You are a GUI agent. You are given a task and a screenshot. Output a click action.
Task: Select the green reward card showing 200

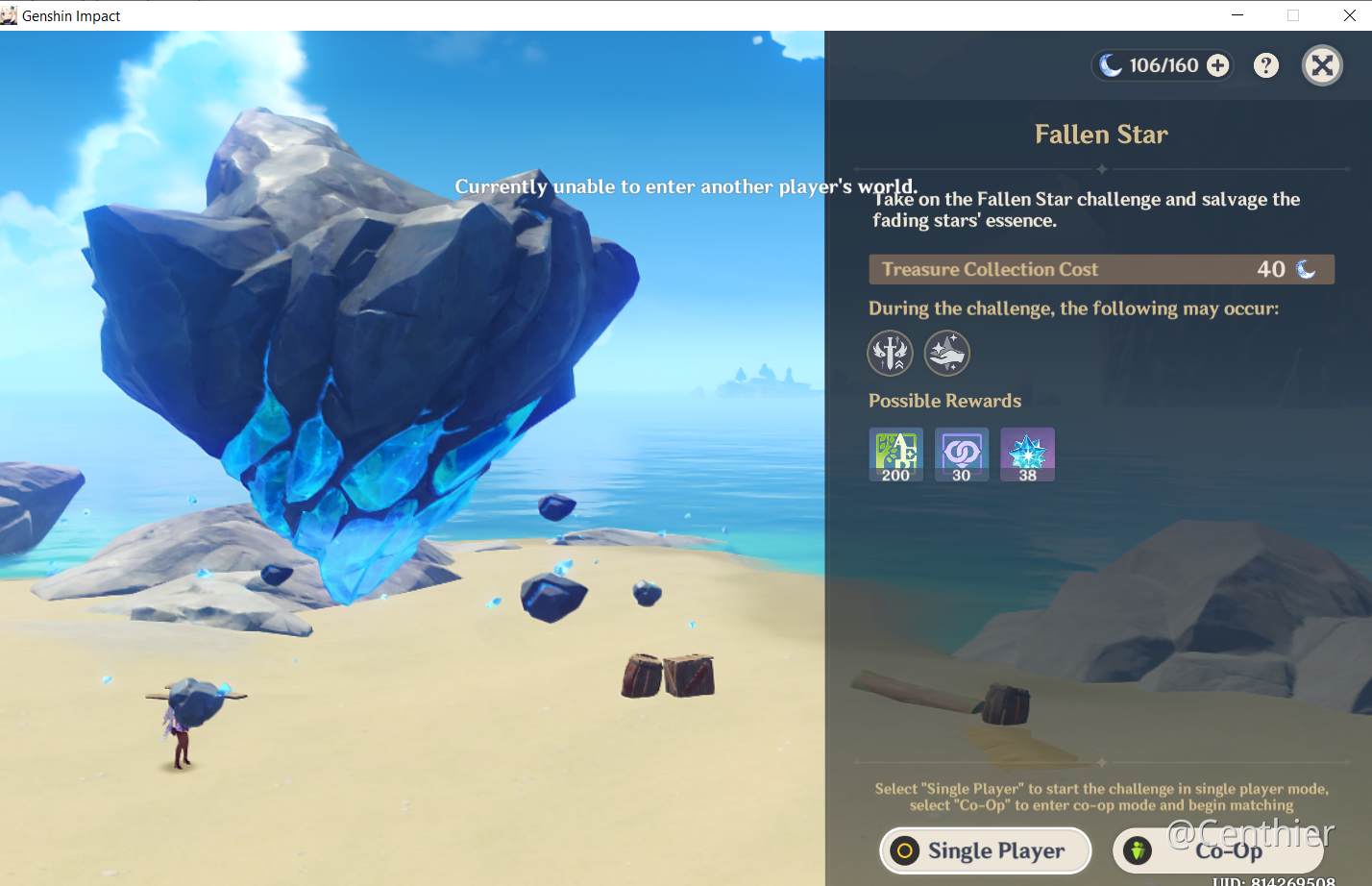pos(894,454)
